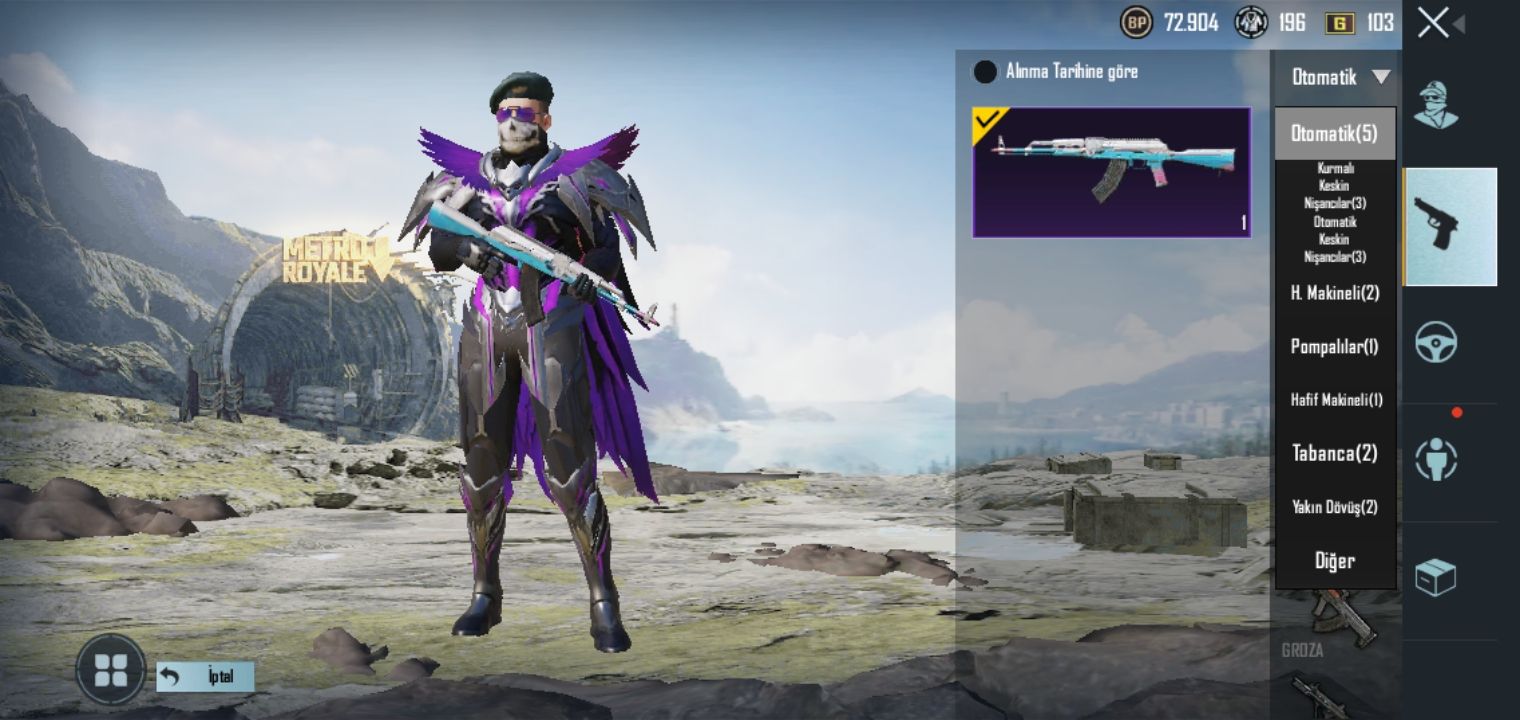Show Hafif Makineli(1) weapons
Image resolution: width=1520 pixels, height=720 pixels.
coord(1334,400)
